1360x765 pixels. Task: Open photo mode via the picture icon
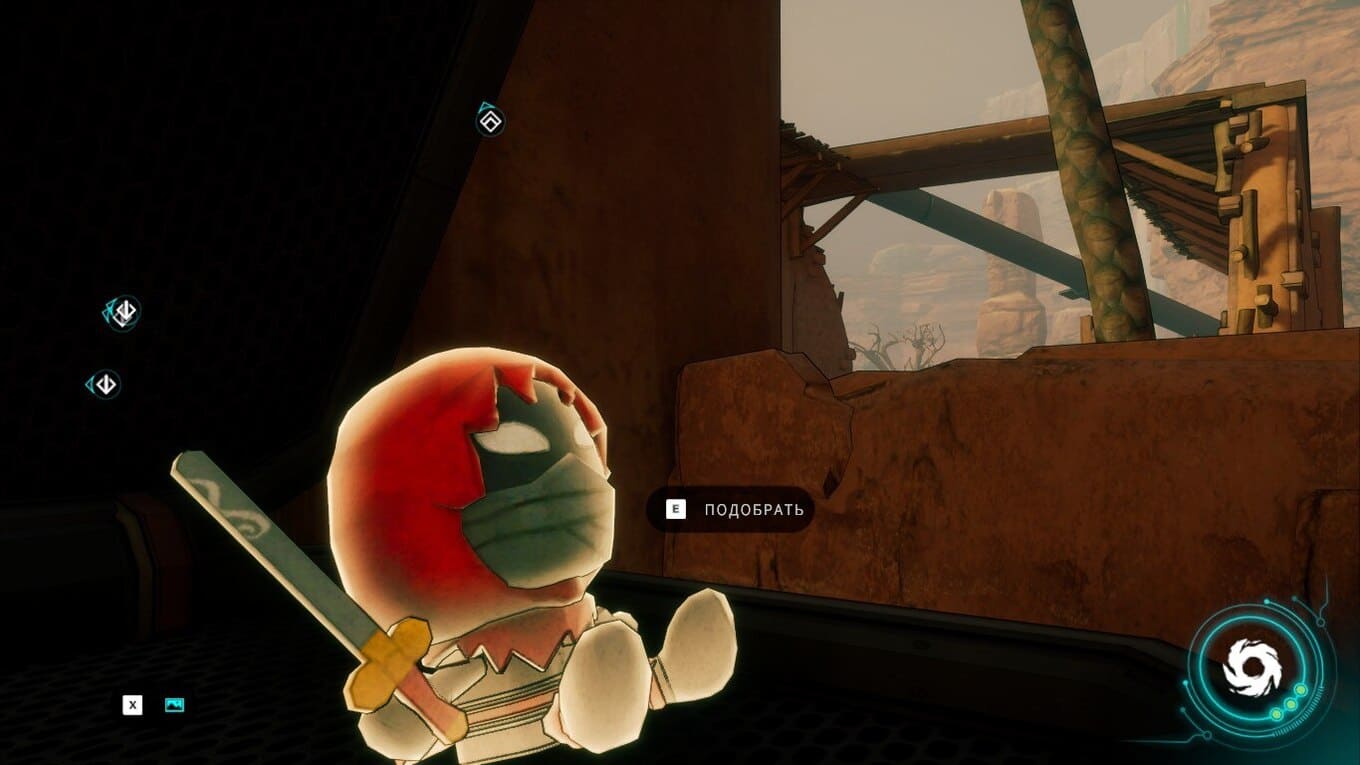(174, 705)
